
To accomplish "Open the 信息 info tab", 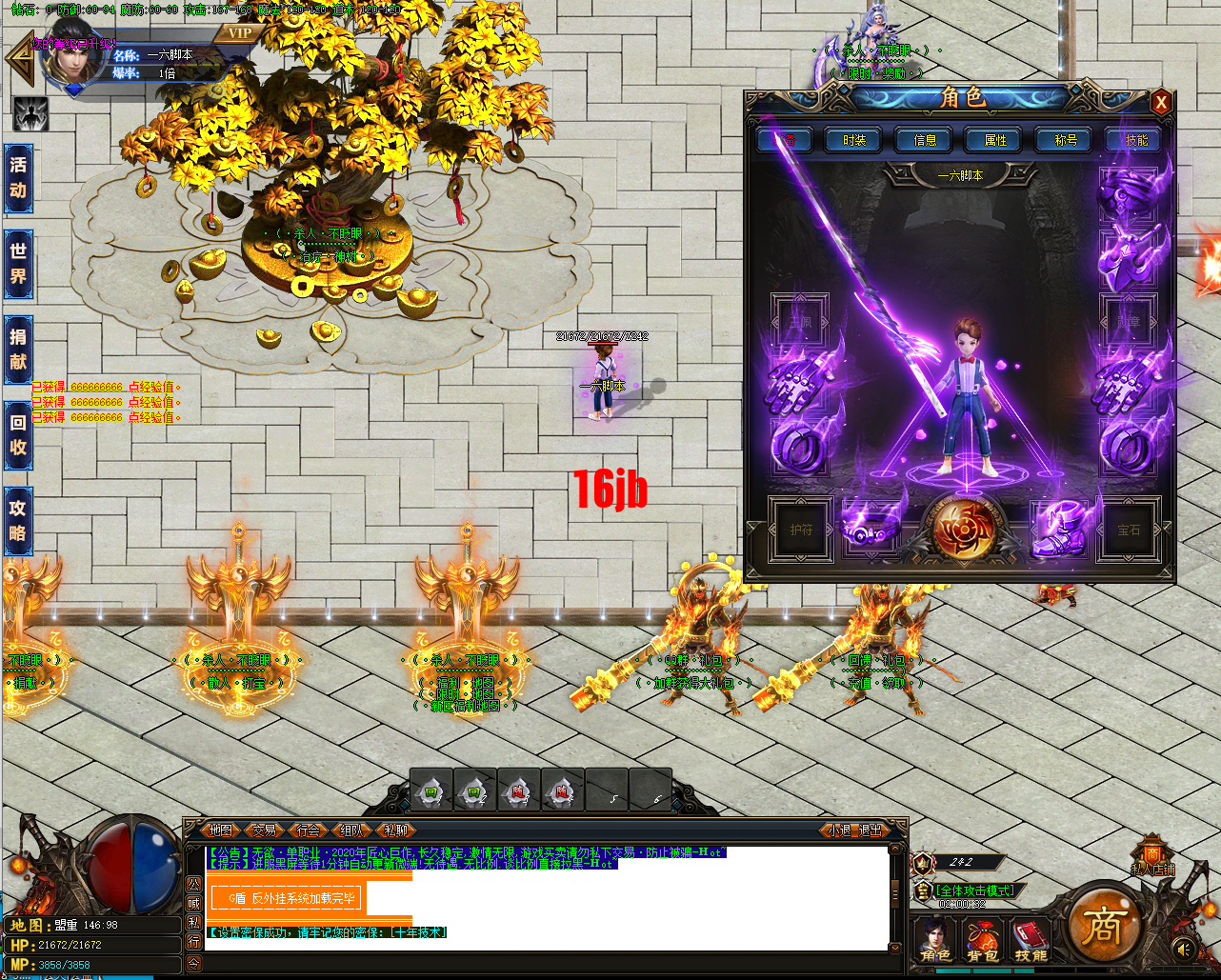I will tap(925, 140).
